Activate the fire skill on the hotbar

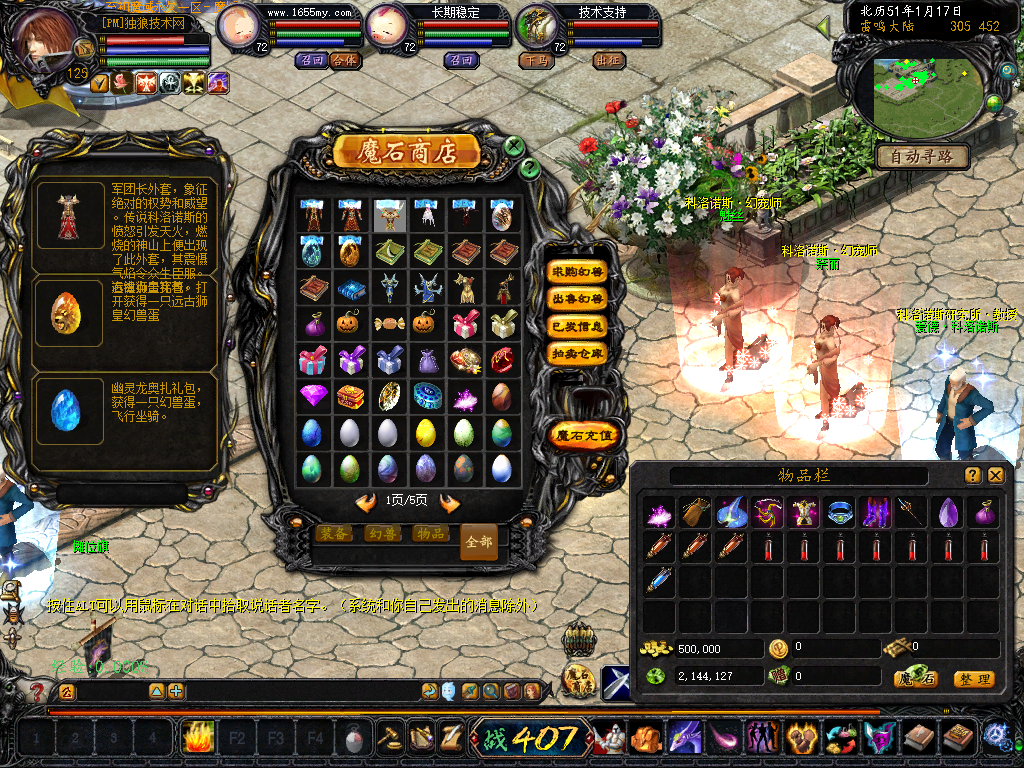pos(197,738)
